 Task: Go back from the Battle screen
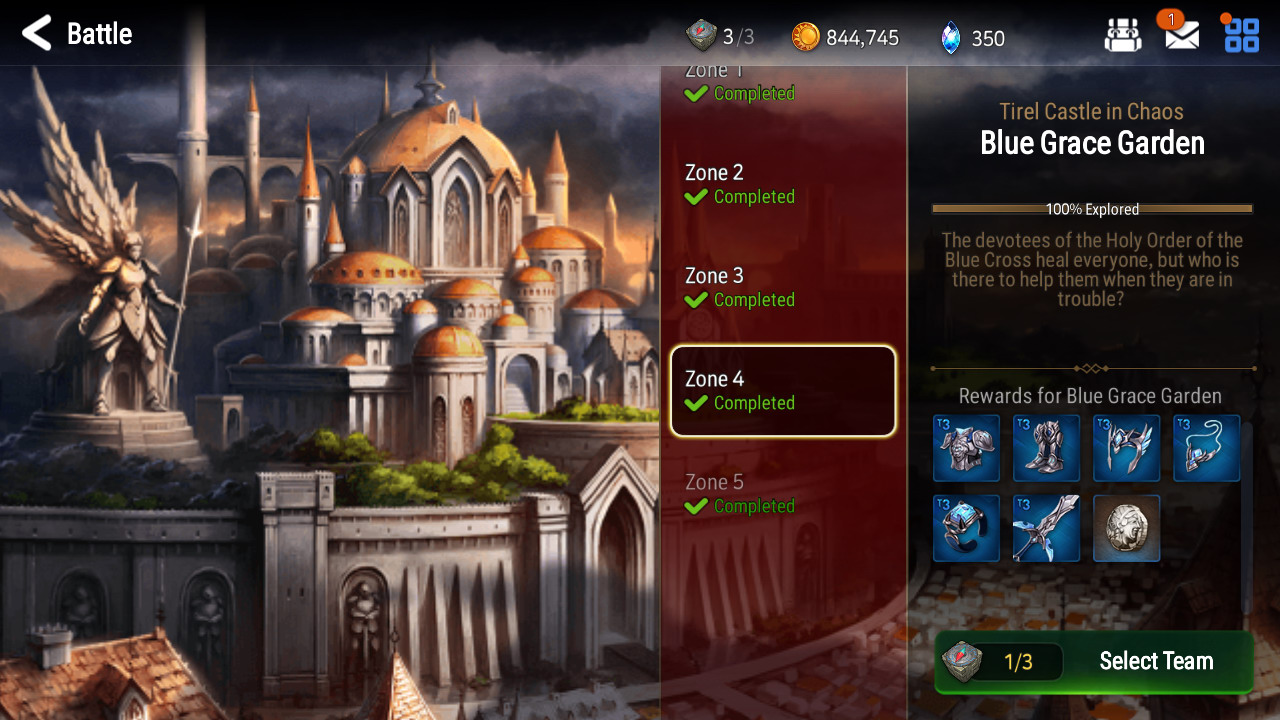[x=37, y=34]
